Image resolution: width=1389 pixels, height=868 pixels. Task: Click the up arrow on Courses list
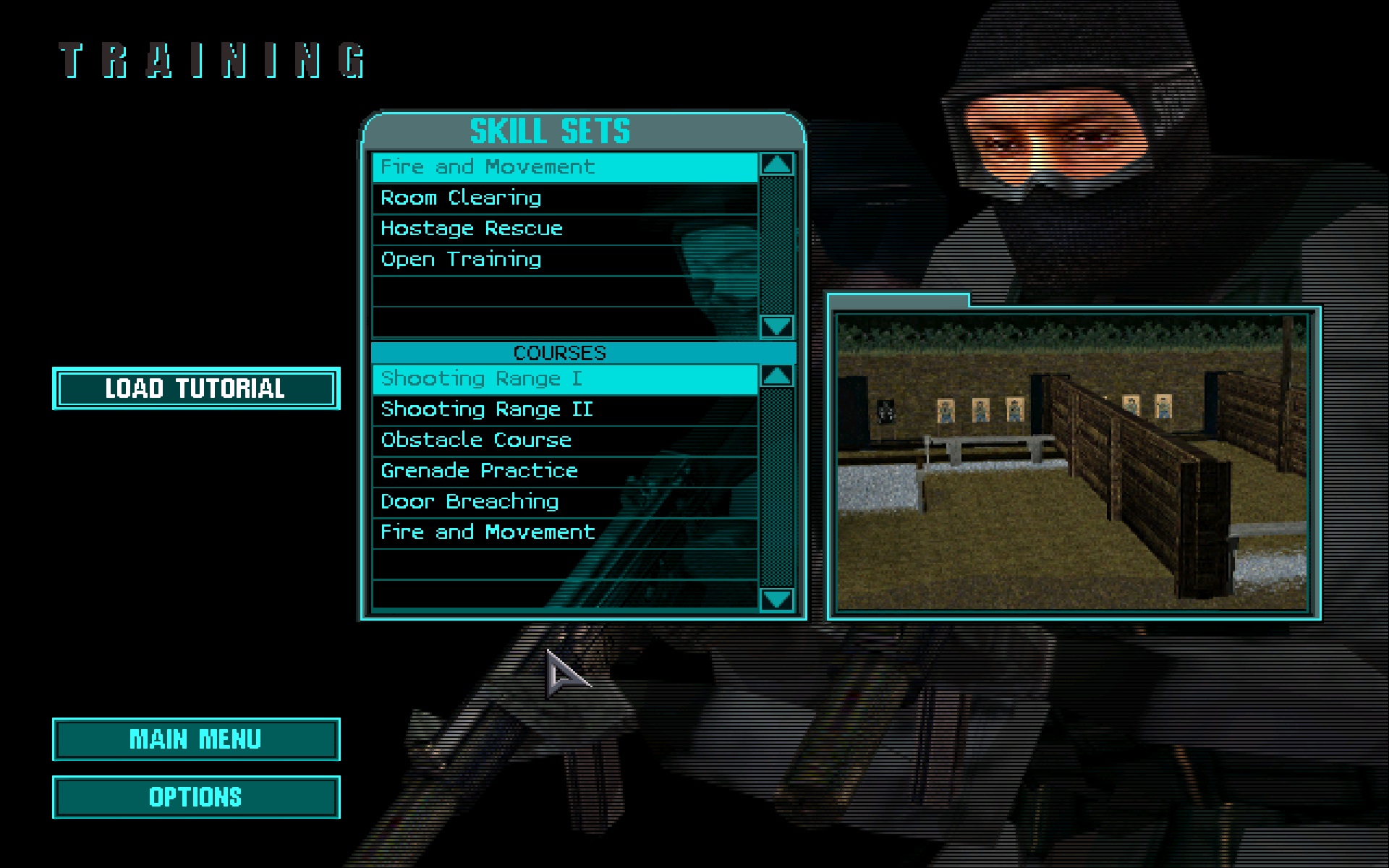pos(776,377)
